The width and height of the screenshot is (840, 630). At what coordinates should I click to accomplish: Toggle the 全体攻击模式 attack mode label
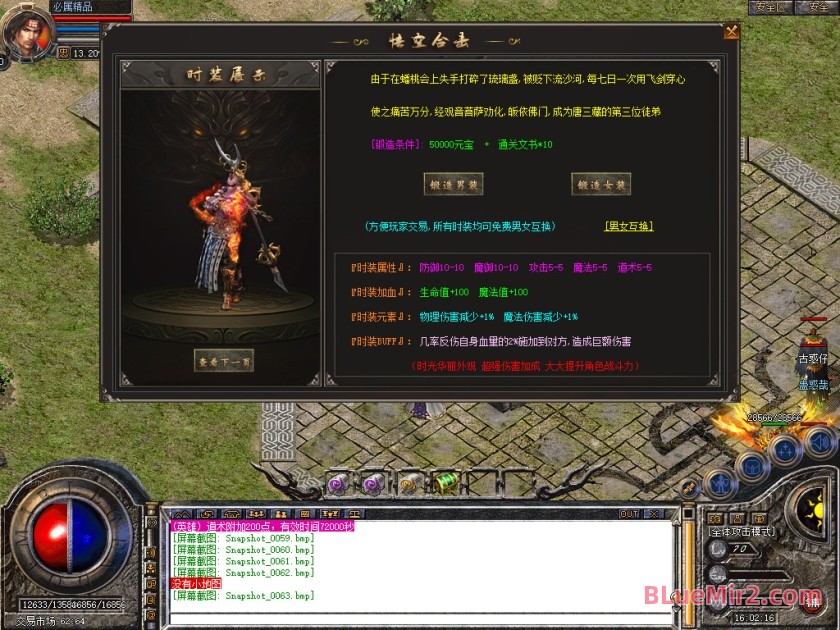[740, 533]
